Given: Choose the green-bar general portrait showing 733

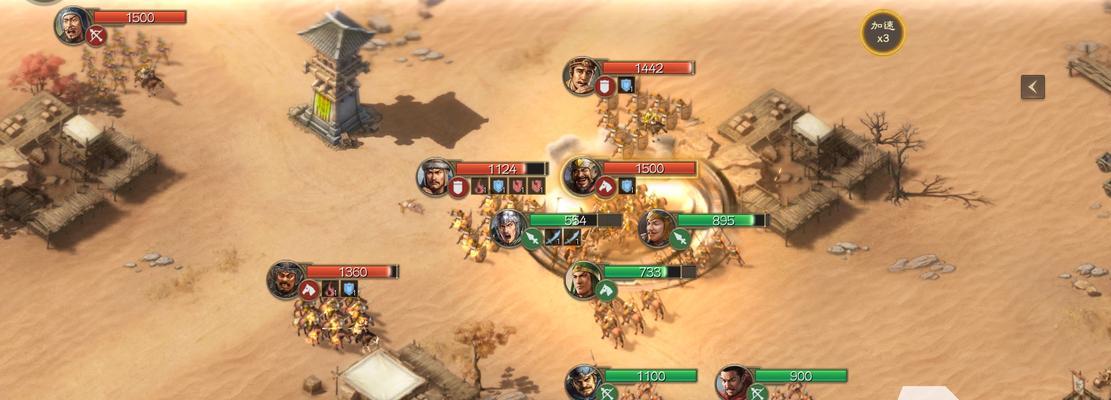Looking at the screenshot, I should point(582,279).
